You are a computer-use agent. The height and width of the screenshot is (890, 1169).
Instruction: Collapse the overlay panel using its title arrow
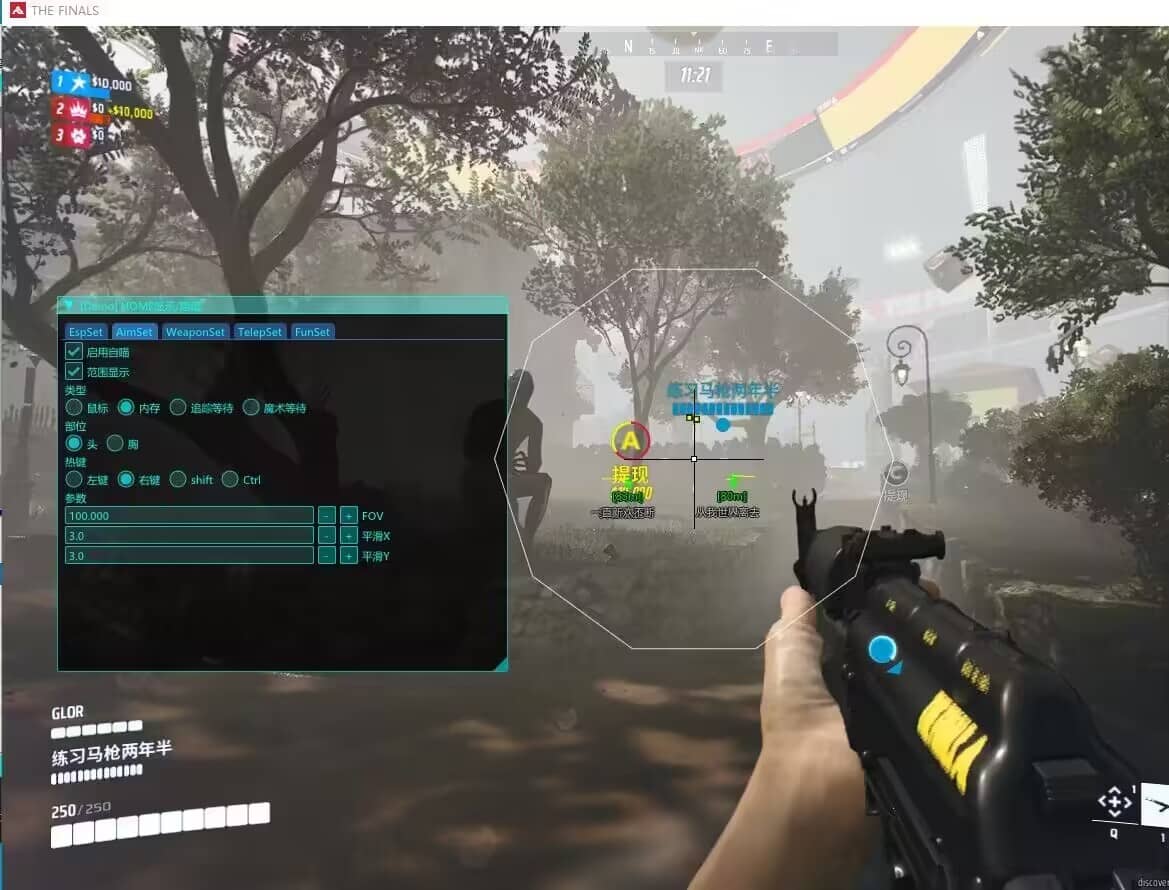tap(68, 305)
